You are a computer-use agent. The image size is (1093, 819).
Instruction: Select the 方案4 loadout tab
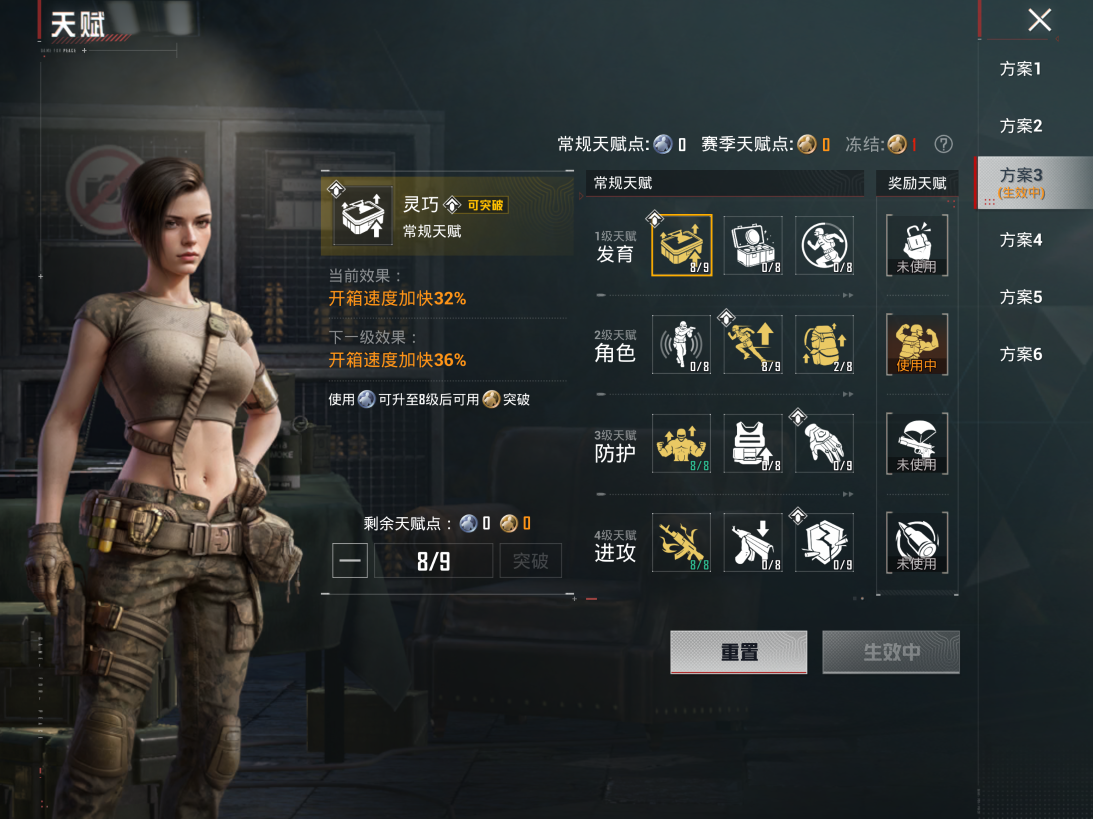pyautogui.click(x=1020, y=240)
